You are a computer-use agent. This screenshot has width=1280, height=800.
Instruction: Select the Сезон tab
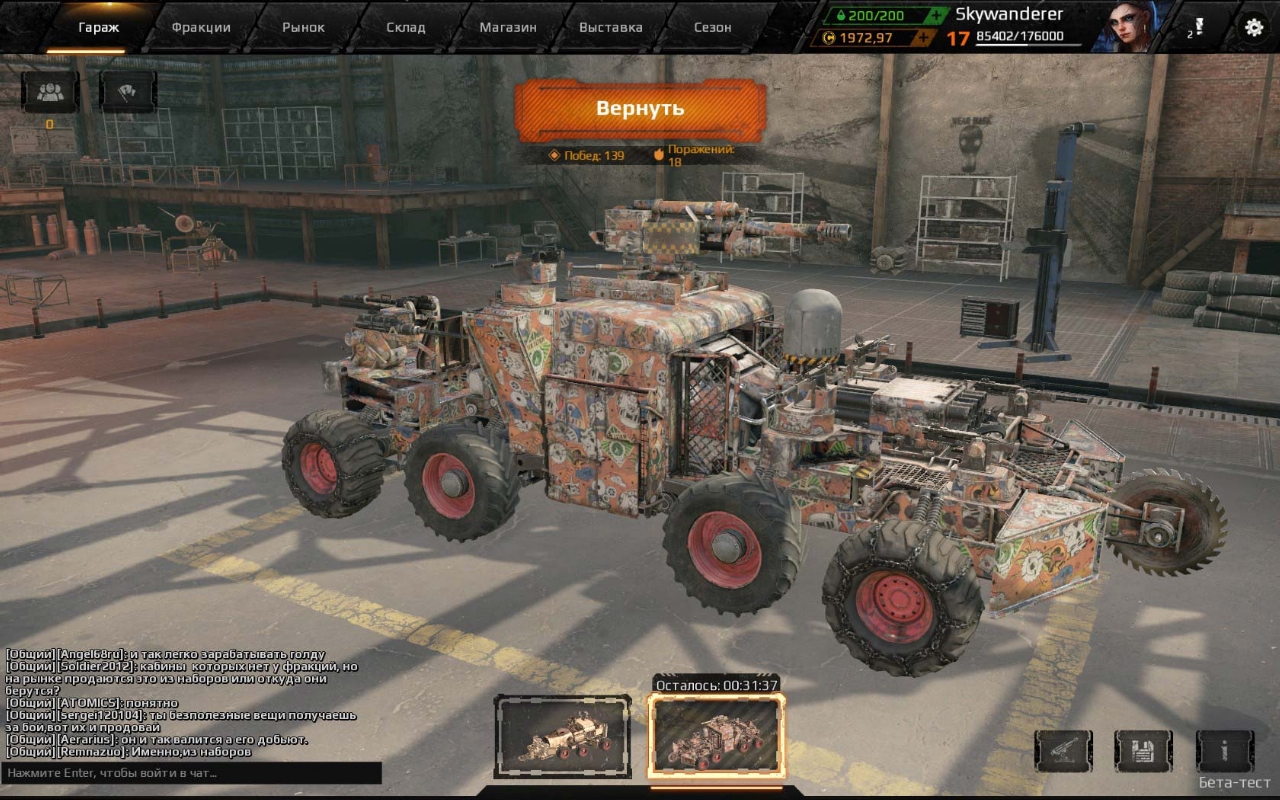pyautogui.click(x=713, y=27)
